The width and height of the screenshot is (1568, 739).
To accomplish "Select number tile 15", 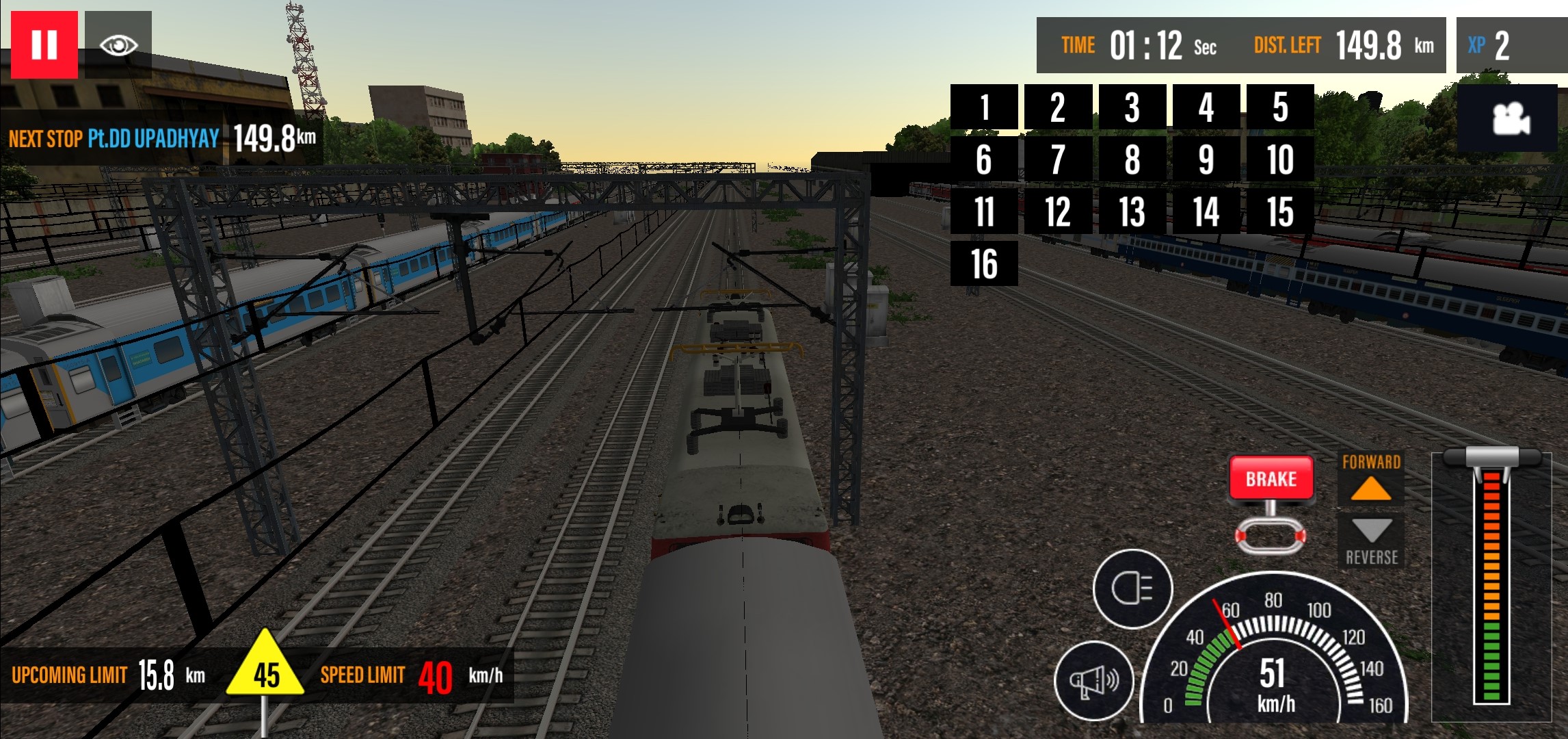I will pos(1280,211).
